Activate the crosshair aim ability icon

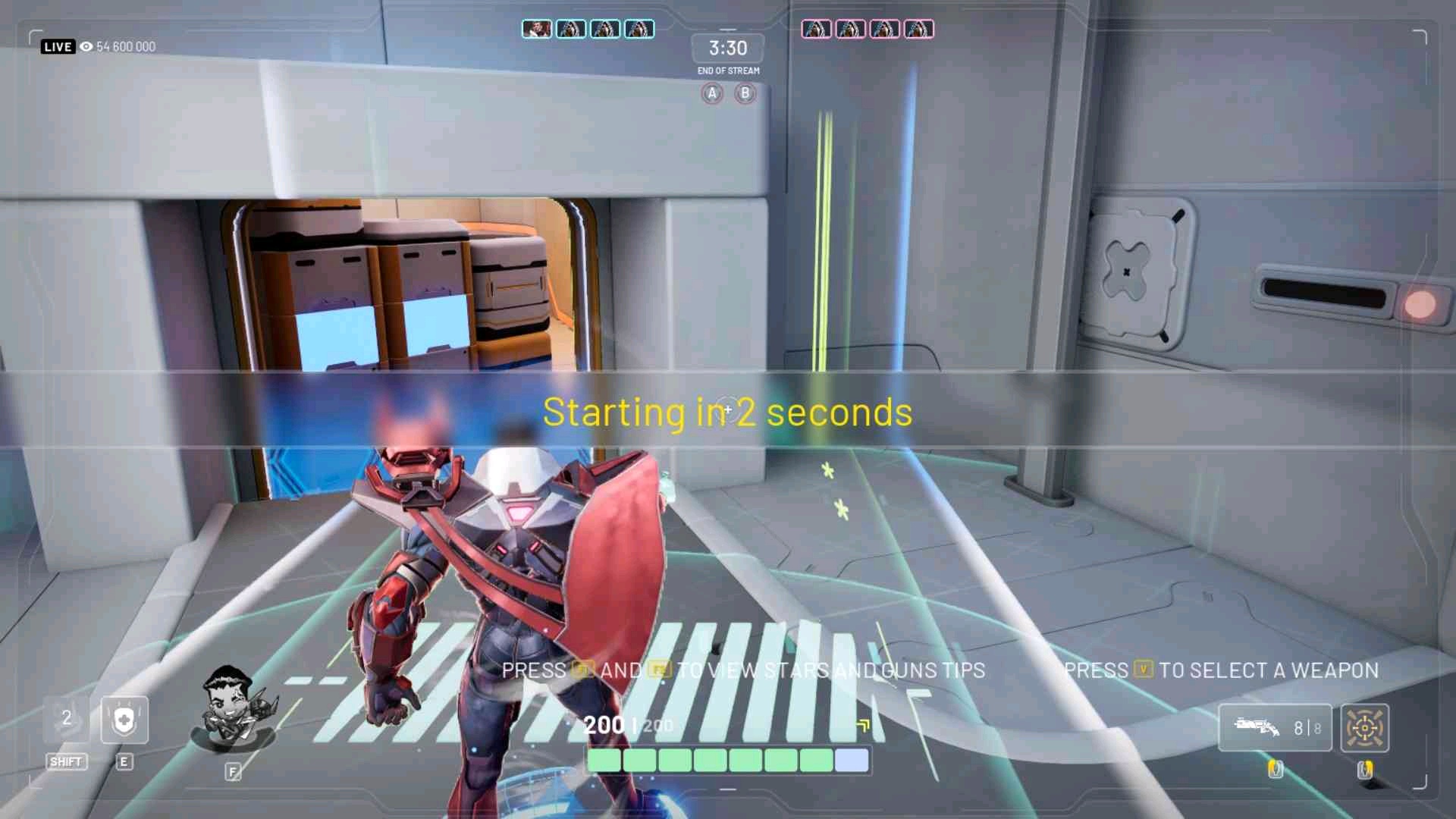pyautogui.click(x=1364, y=728)
